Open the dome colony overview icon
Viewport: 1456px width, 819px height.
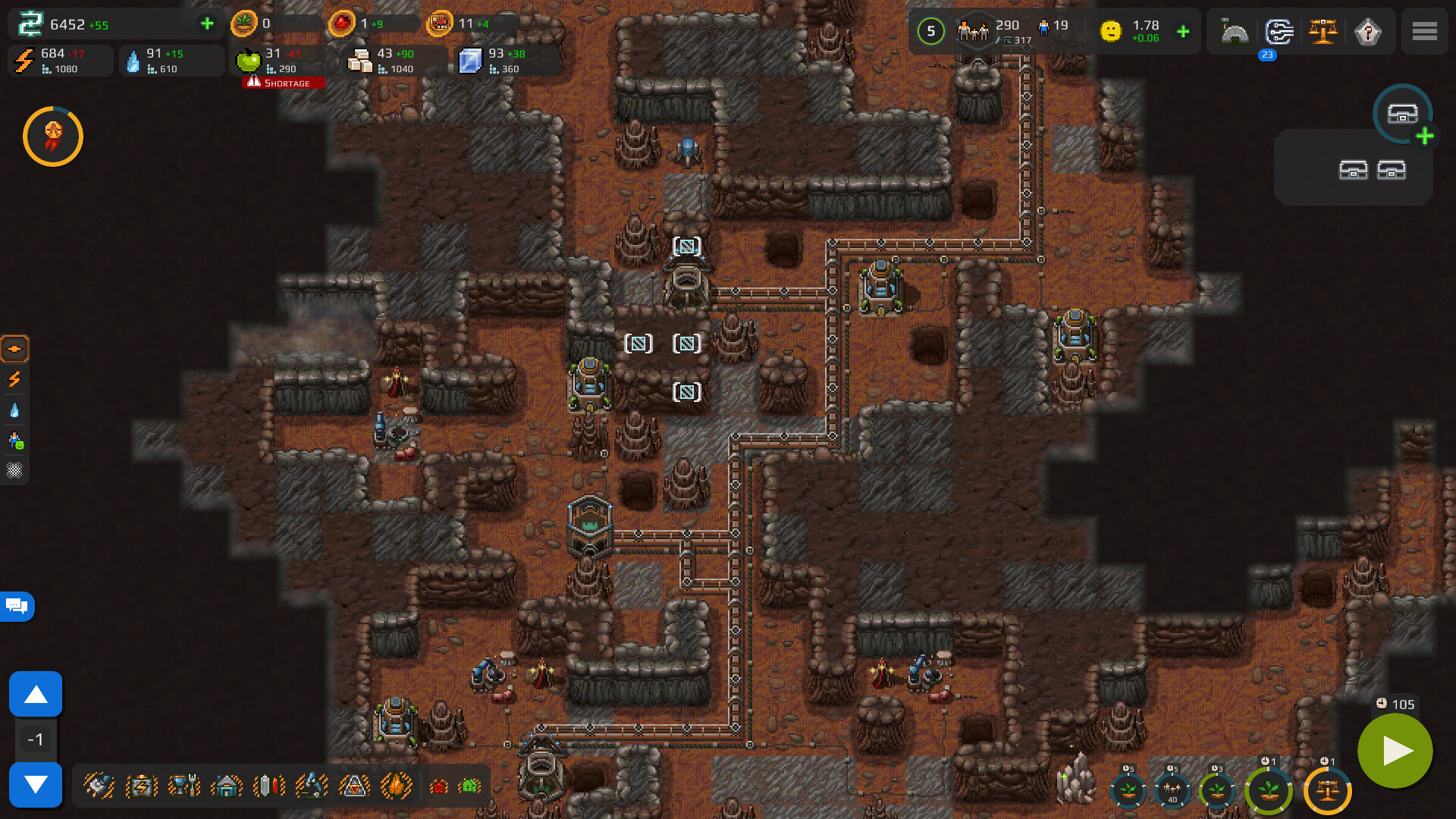coord(1235,32)
